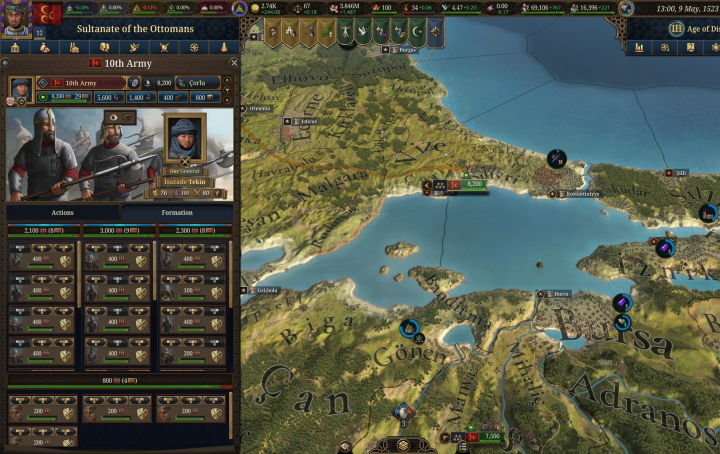Switch to the Formation tab
Screen dimensions: 720x454
[x=176, y=213]
